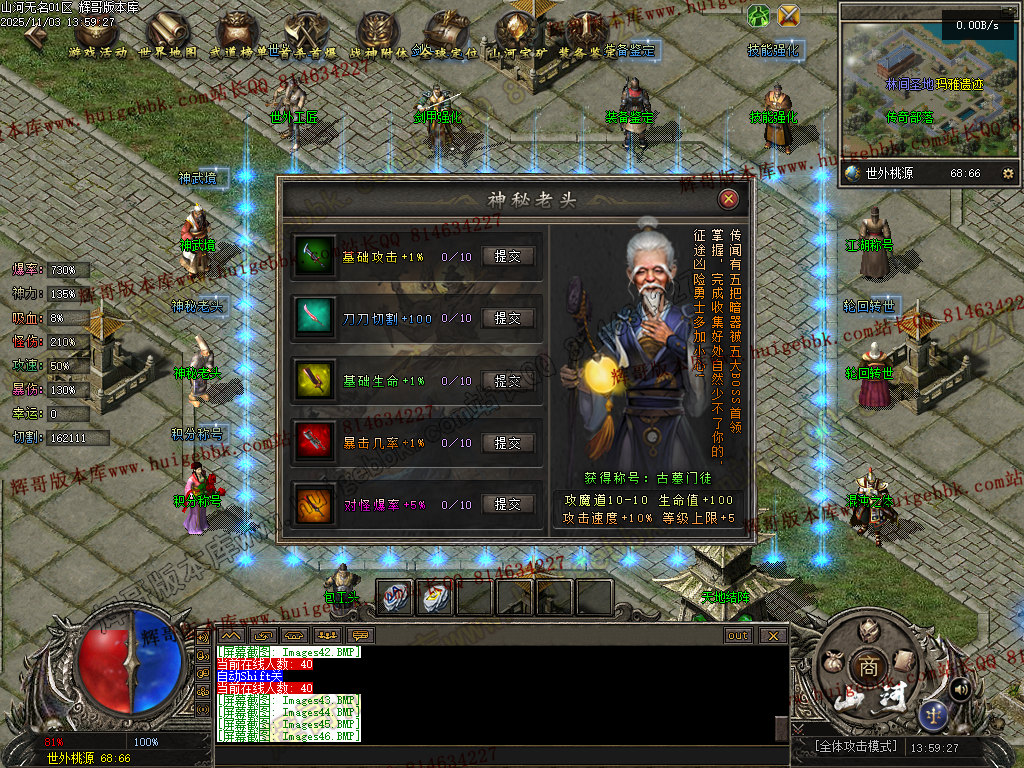Submit the 暴击几率 +1% row
This screenshot has height=768, width=1024.
click(x=508, y=442)
